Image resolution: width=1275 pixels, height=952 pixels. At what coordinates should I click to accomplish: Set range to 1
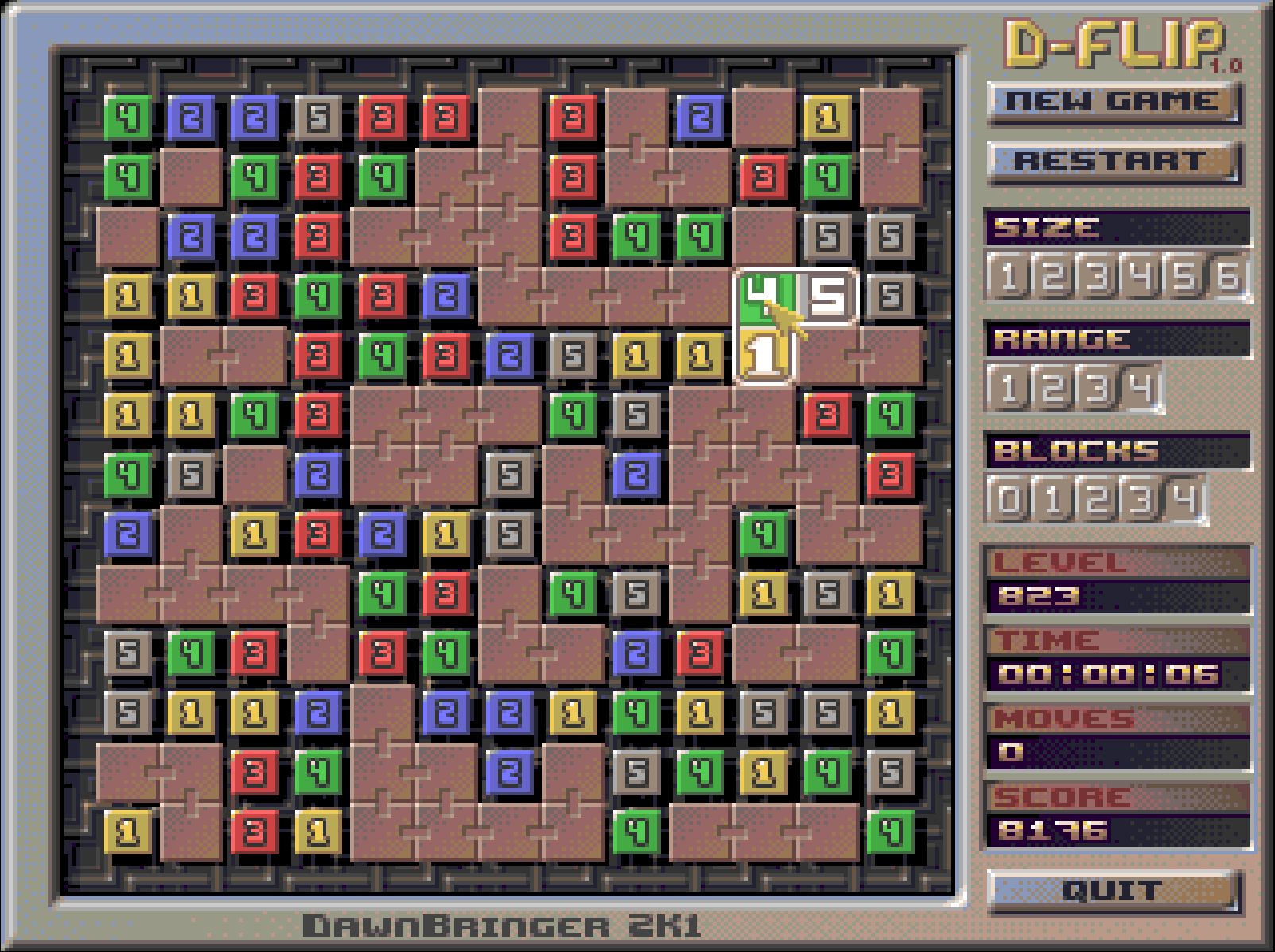click(x=1009, y=389)
